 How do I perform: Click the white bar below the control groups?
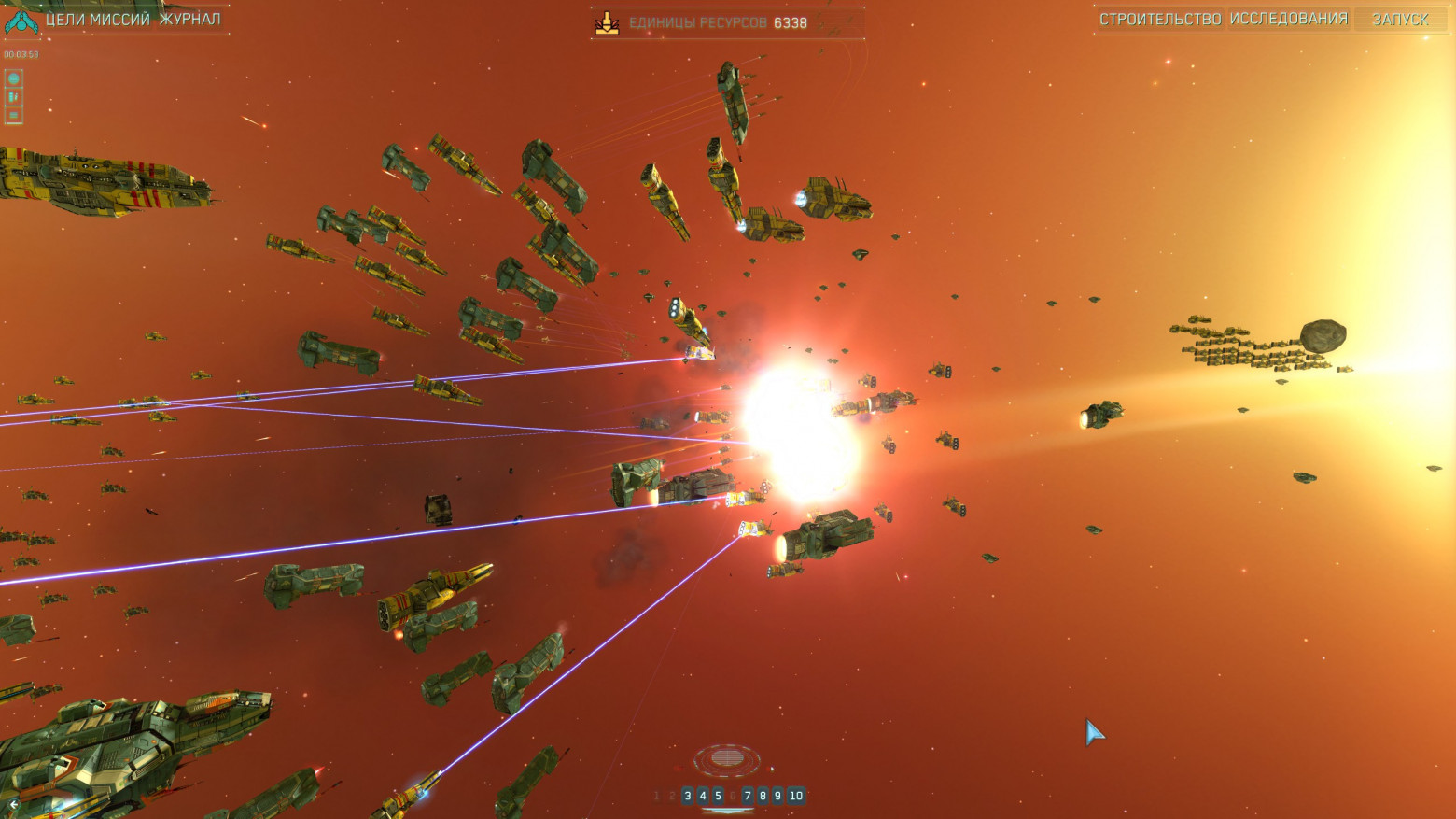click(x=727, y=811)
